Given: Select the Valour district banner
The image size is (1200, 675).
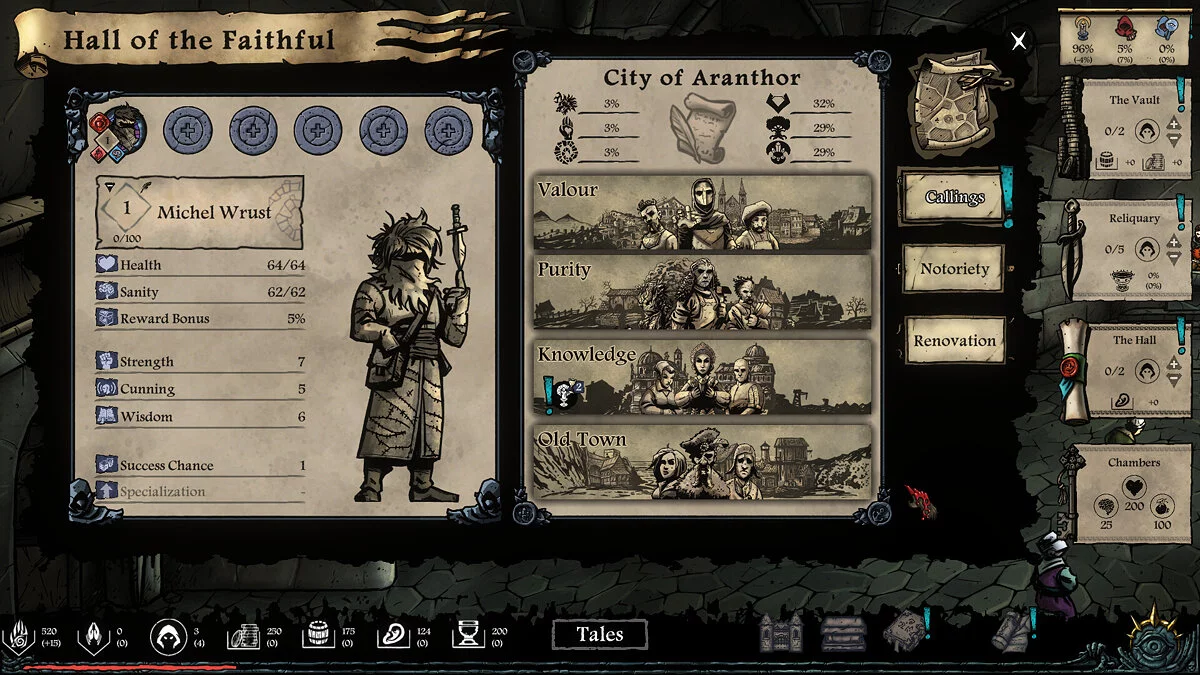Looking at the screenshot, I should [x=702, y=213].
